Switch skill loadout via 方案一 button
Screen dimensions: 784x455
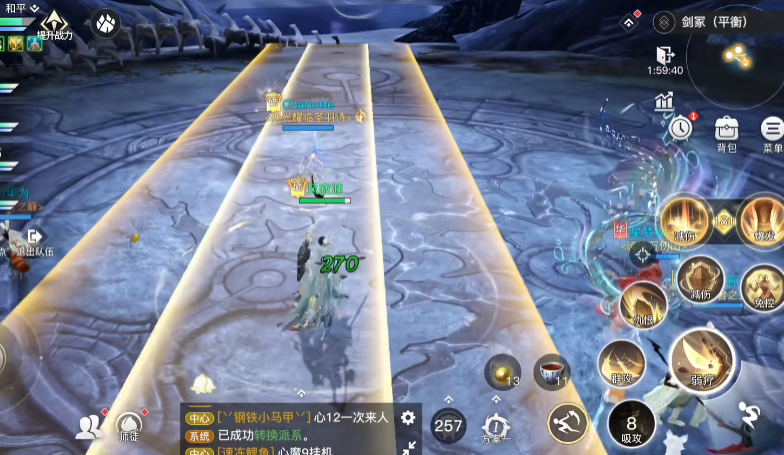point(496,427)
